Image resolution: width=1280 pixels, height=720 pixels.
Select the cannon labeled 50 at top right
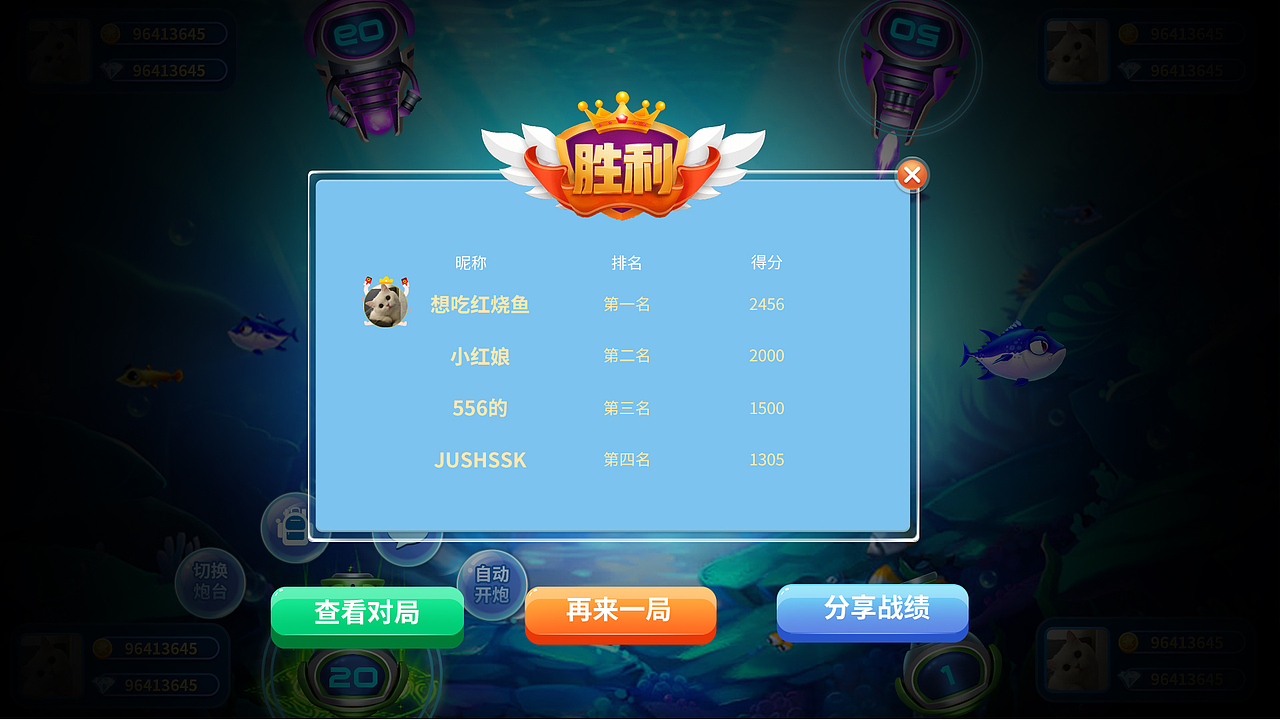912,30
